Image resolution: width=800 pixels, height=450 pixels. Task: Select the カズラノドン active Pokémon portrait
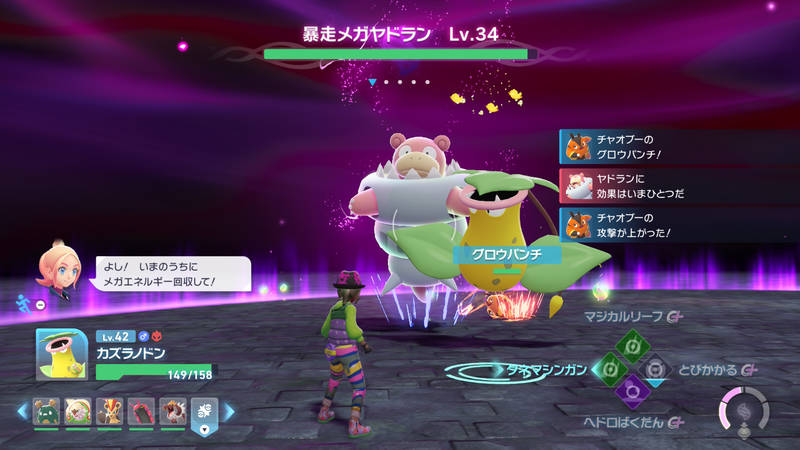(x=61, y=355)
